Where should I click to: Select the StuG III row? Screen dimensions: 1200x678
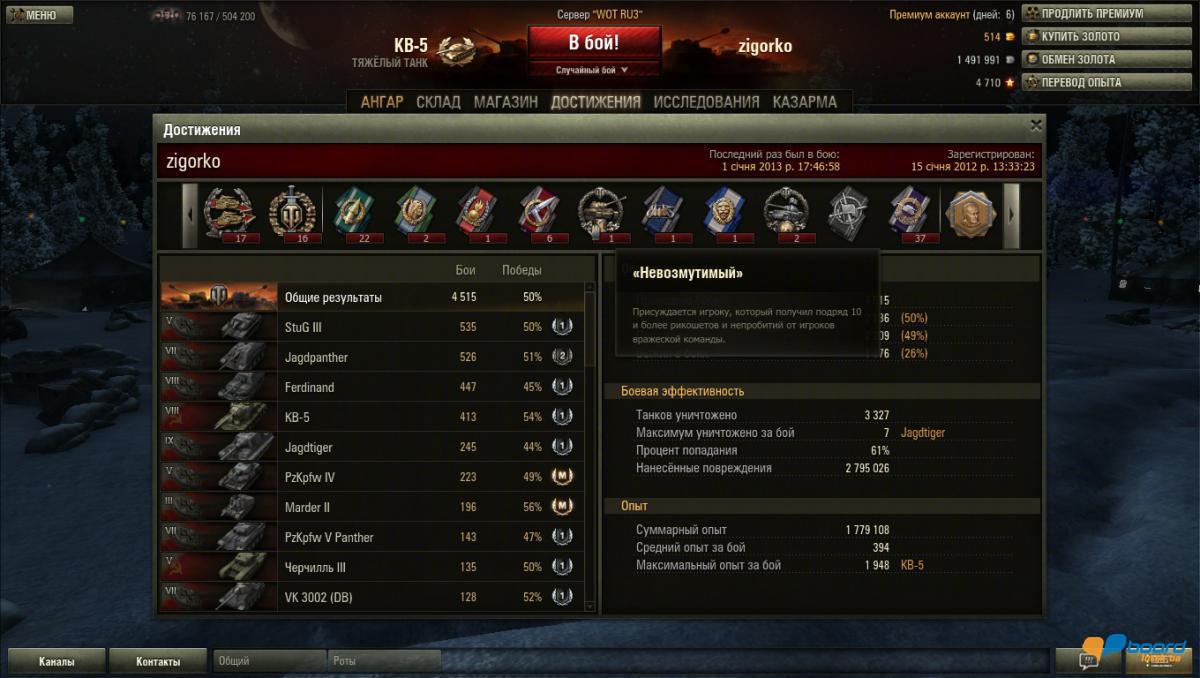coord(370,327)
